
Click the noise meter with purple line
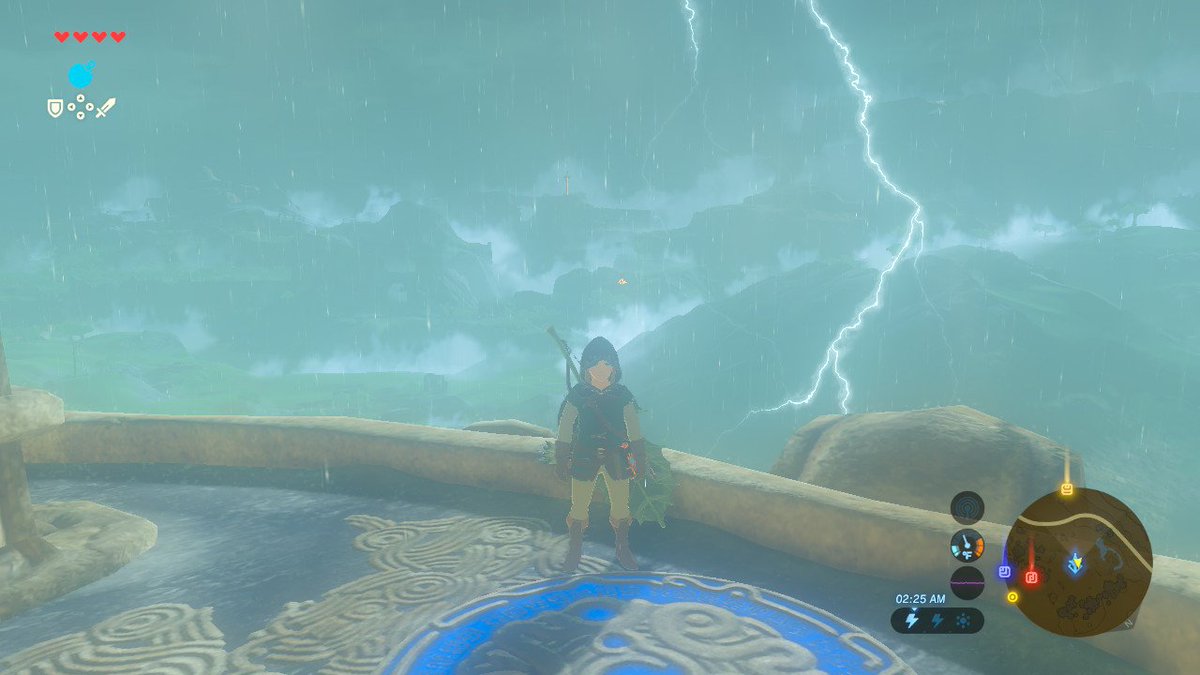967,582
